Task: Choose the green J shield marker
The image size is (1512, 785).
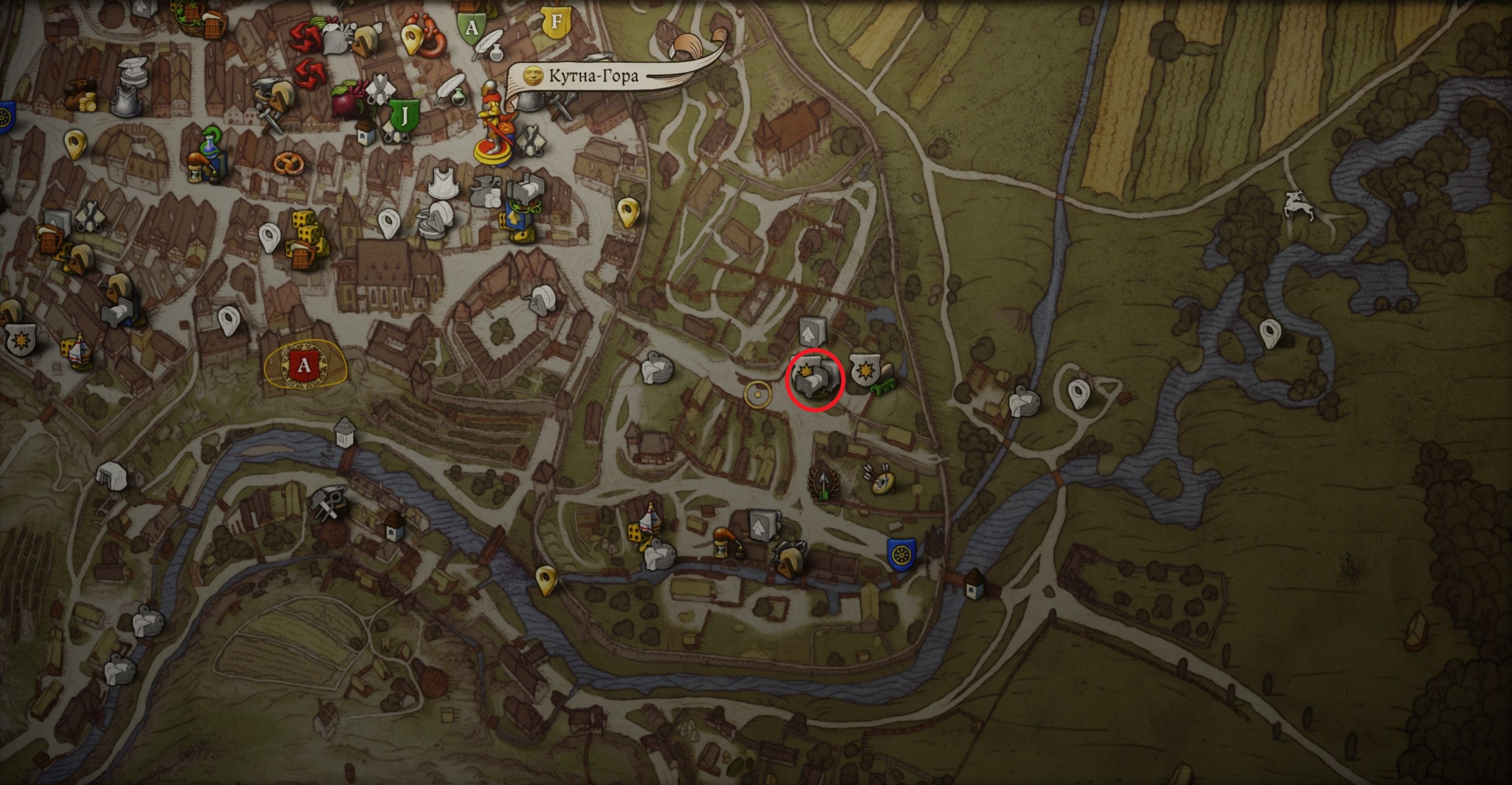Action: click(405, 116)
